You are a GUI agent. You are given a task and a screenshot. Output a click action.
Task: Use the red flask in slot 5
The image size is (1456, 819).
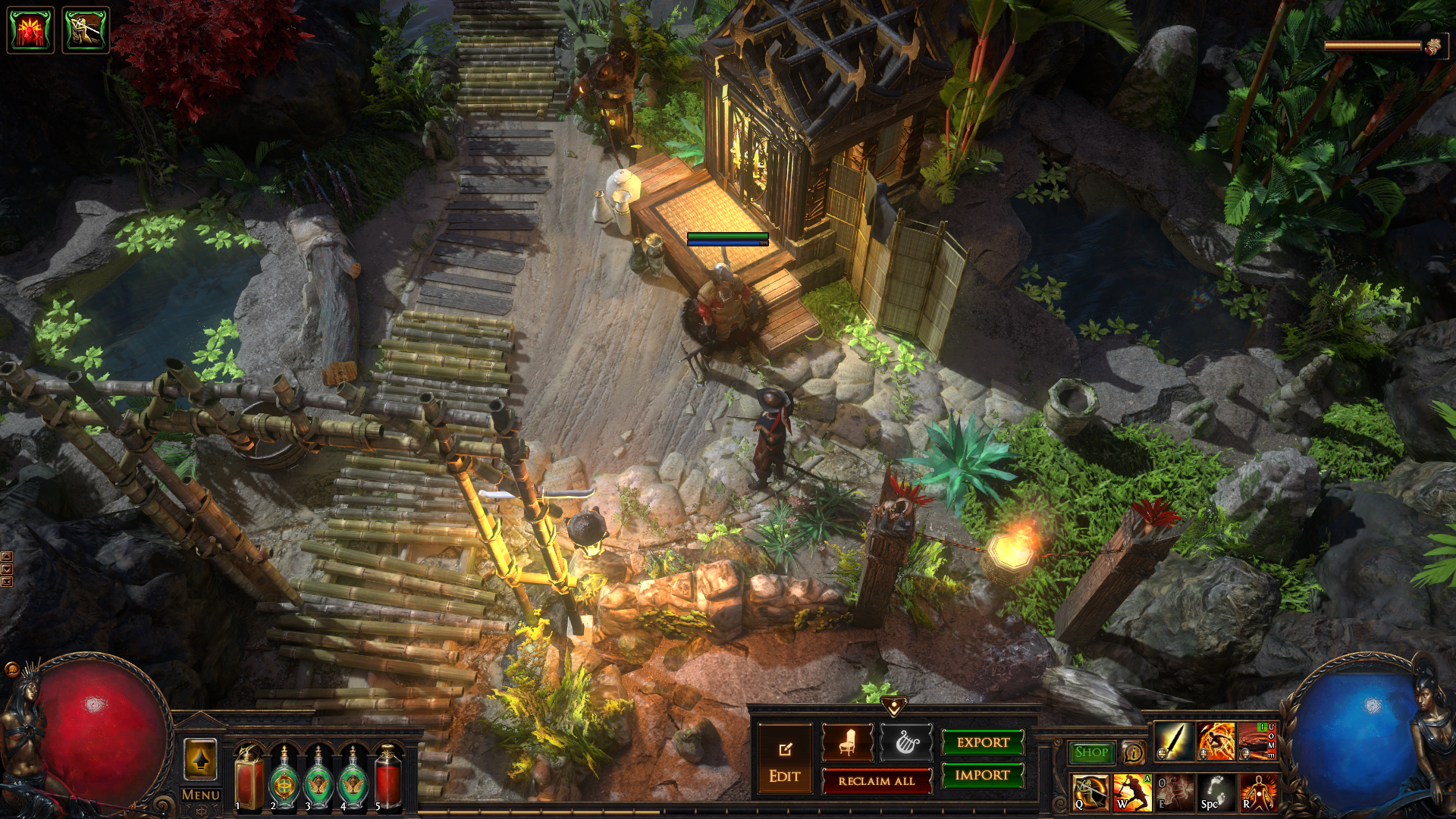coord(388,776)
